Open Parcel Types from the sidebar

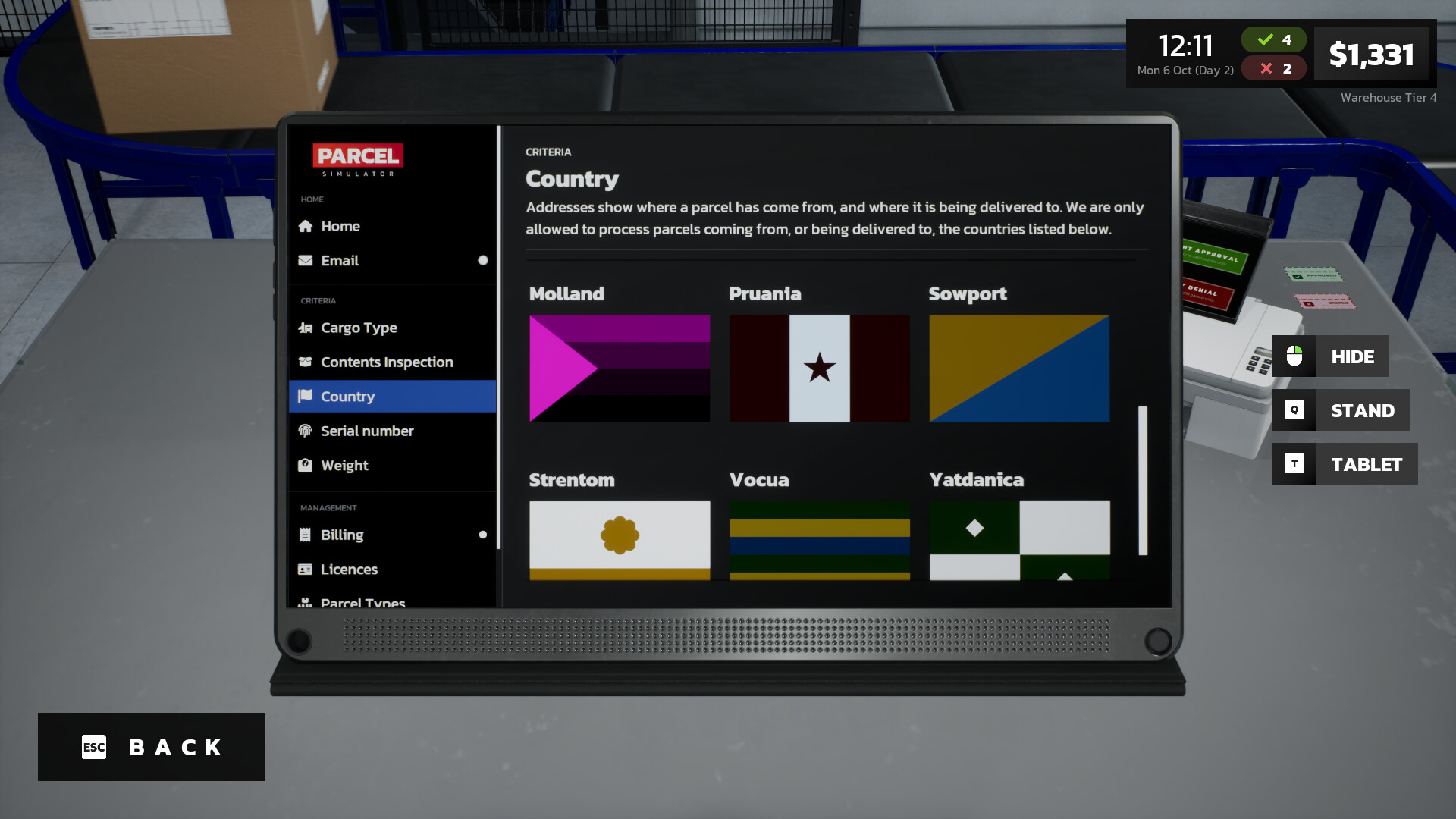[x=362, y=601]
